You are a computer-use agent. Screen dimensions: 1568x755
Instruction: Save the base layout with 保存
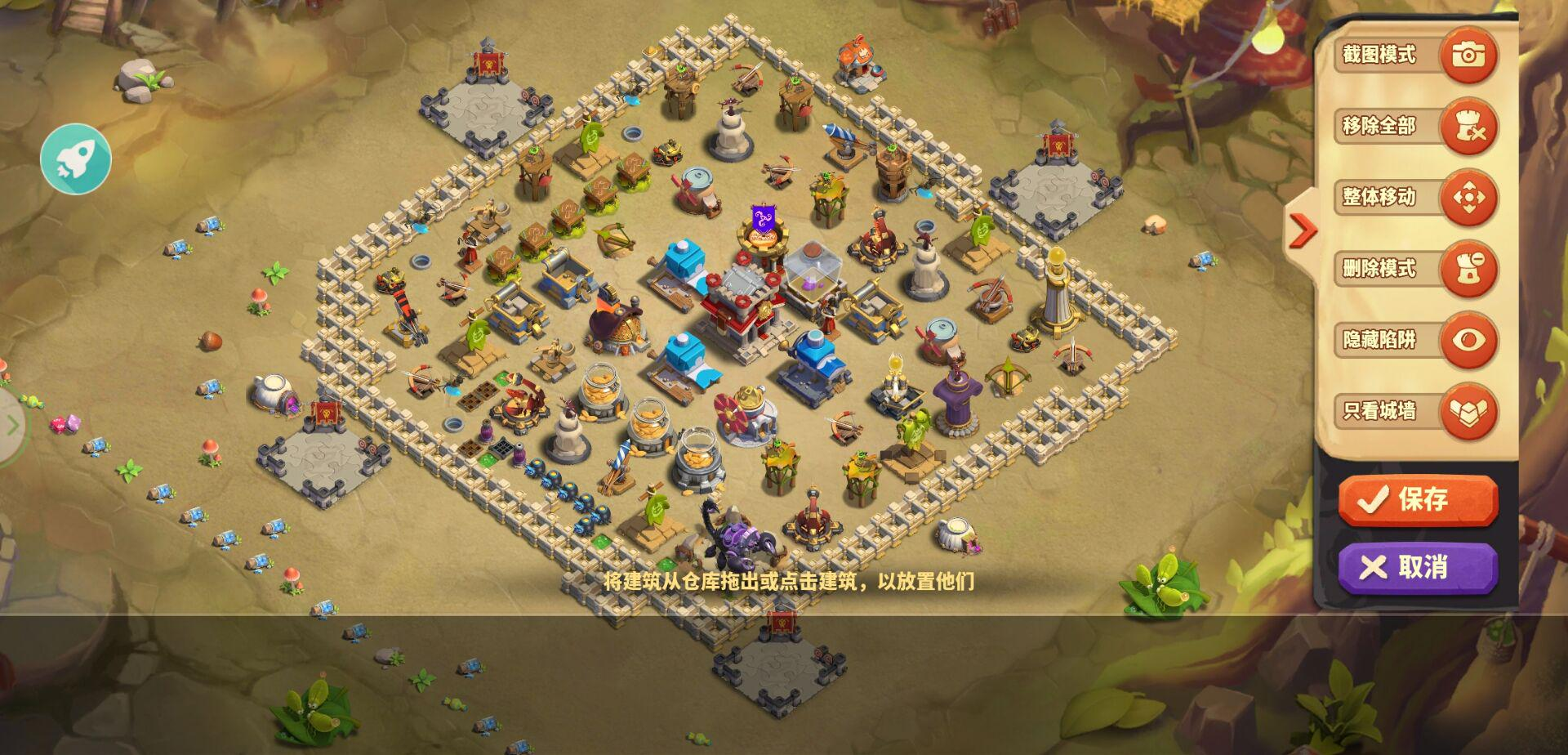pyautogui.click(x=1418, y=498)
